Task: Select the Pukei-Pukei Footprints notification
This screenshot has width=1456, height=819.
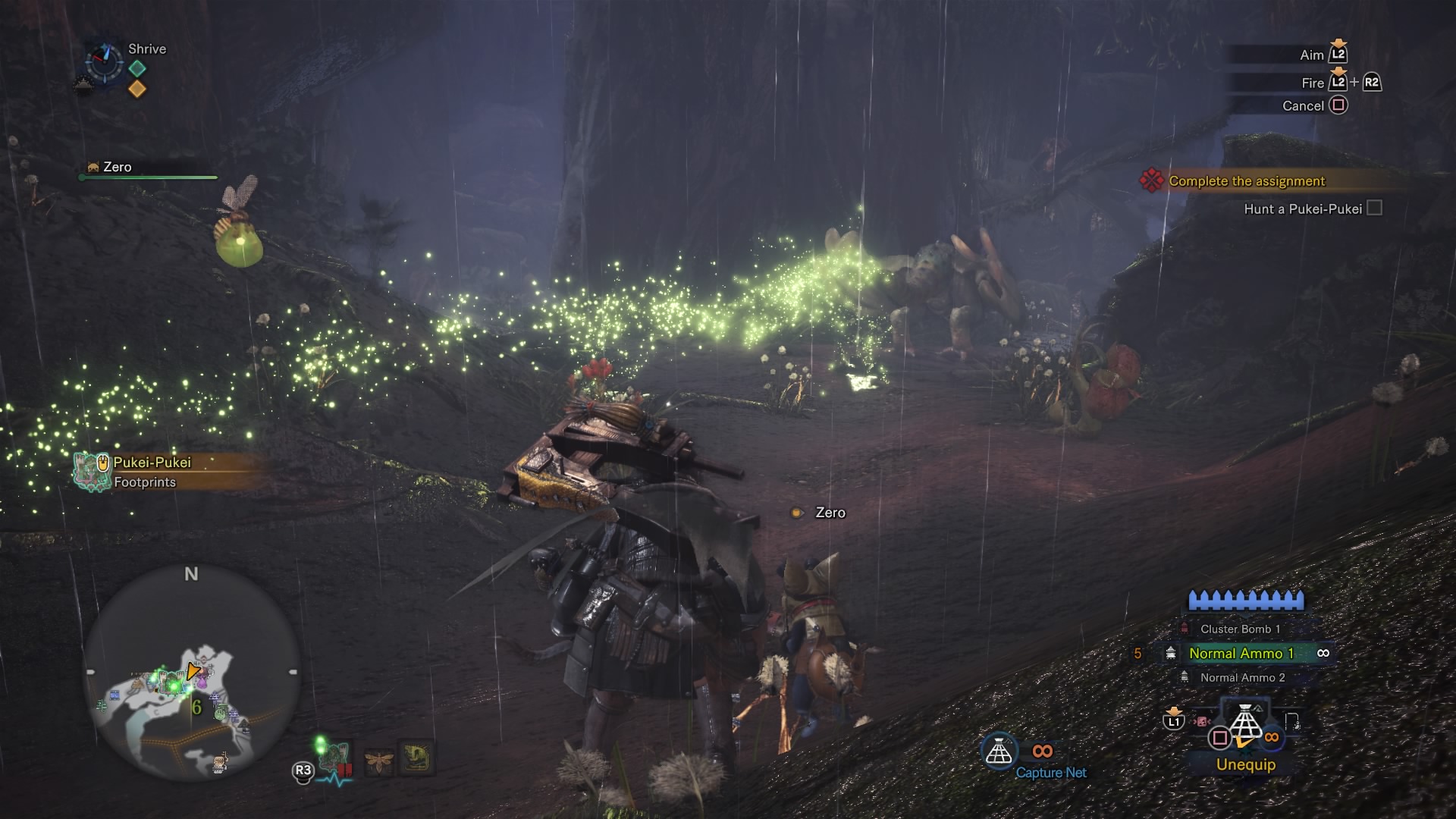Action: 152,472
